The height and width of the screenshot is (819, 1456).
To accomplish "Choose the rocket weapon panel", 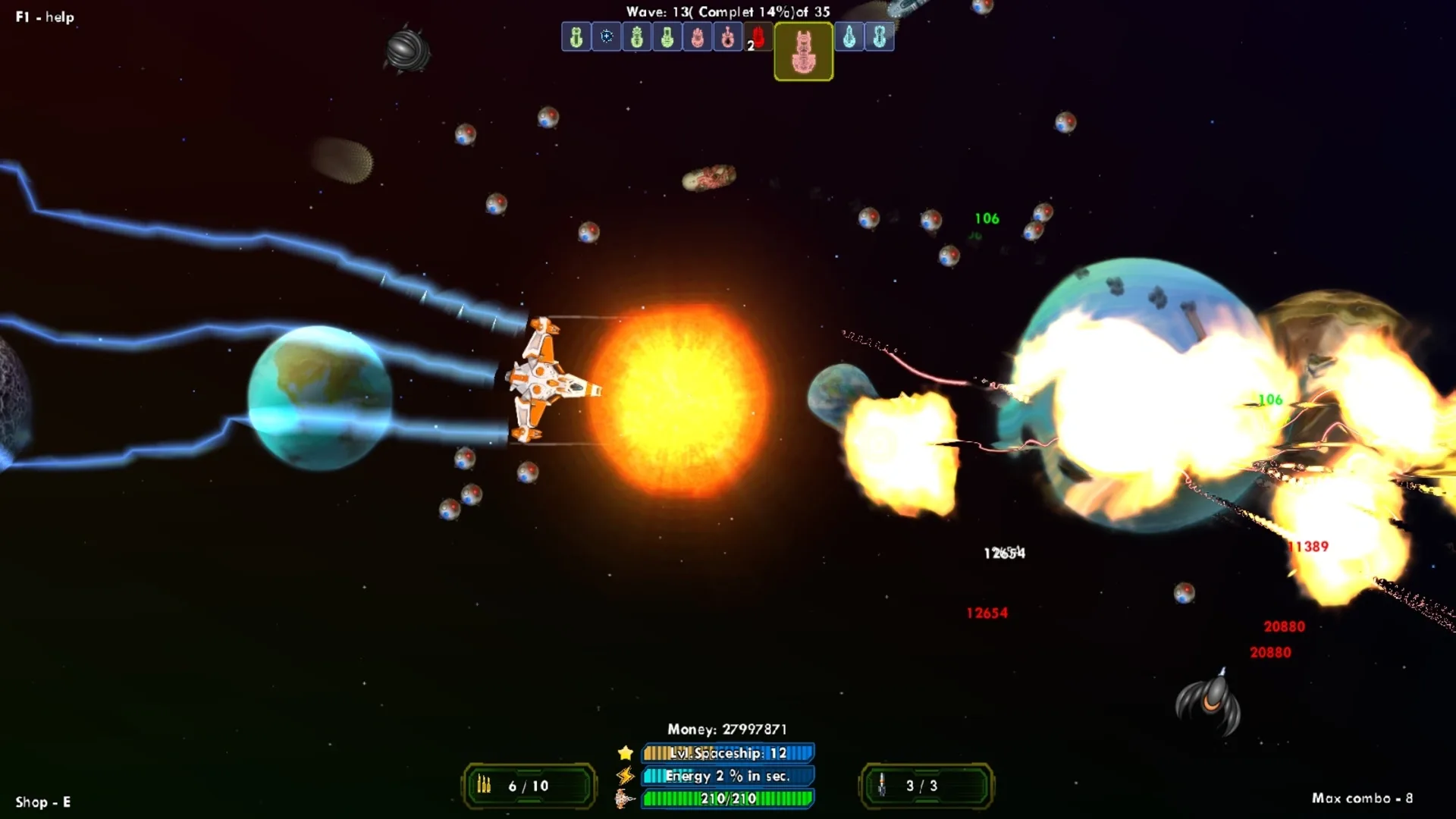I will 925,786.
